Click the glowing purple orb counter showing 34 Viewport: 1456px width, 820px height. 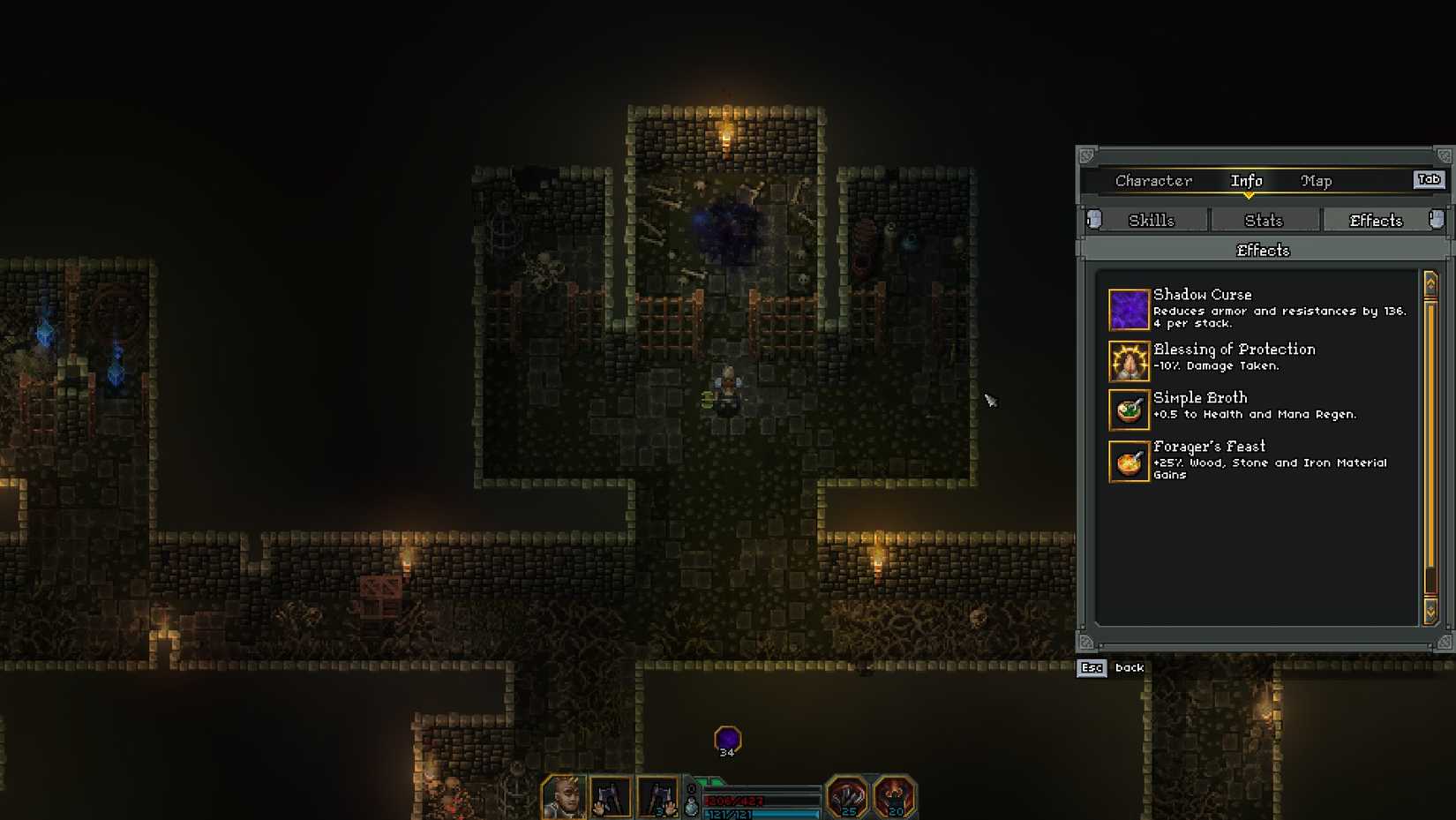726,735
